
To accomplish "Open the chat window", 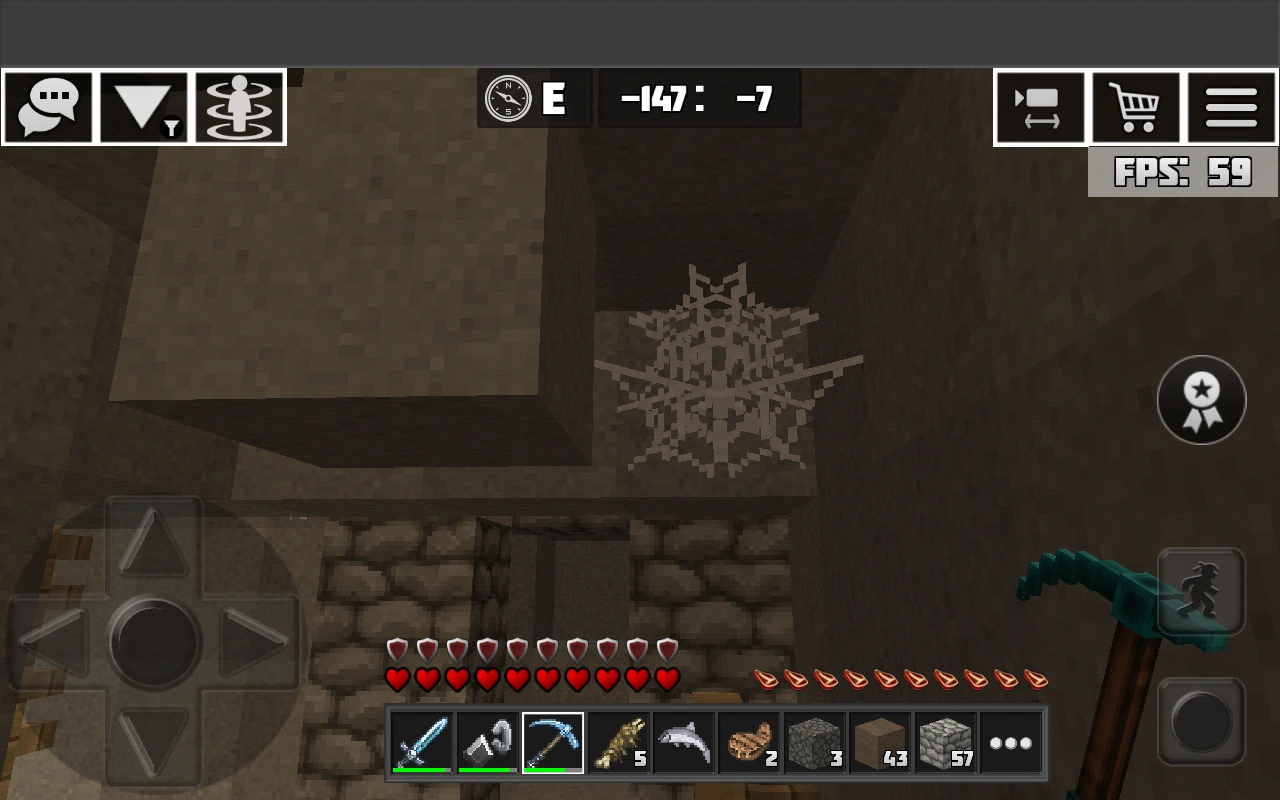I will pos(49,106).
